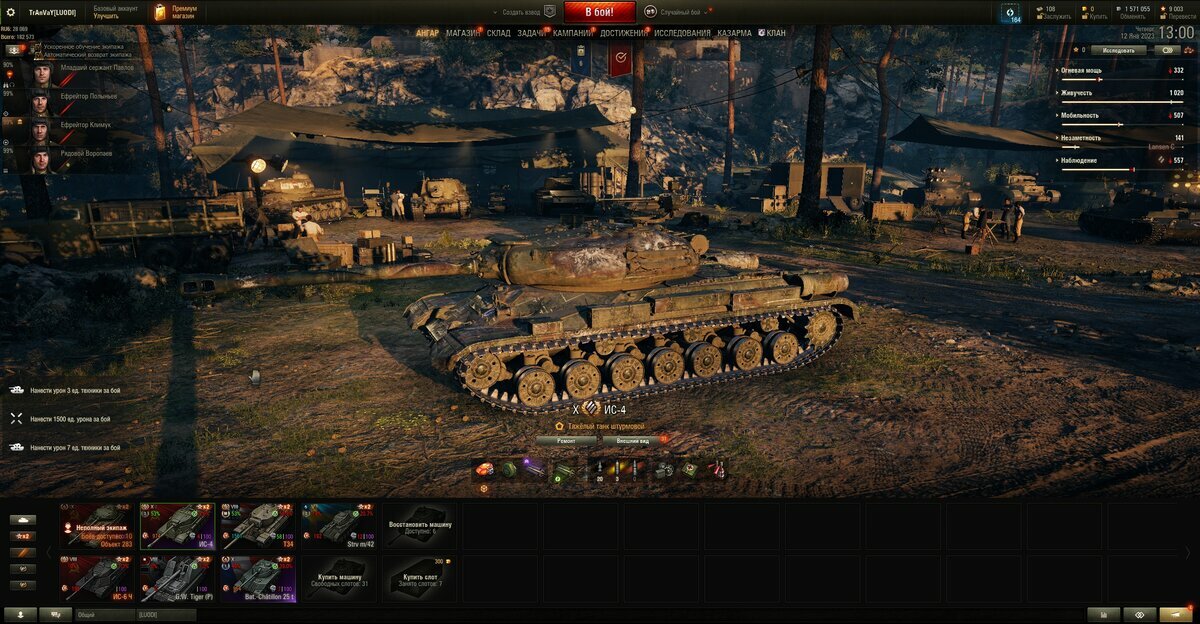Choose the Strv m/42 tank card
The height and width of the screenshot is (624, 1200).
point(339,525)
